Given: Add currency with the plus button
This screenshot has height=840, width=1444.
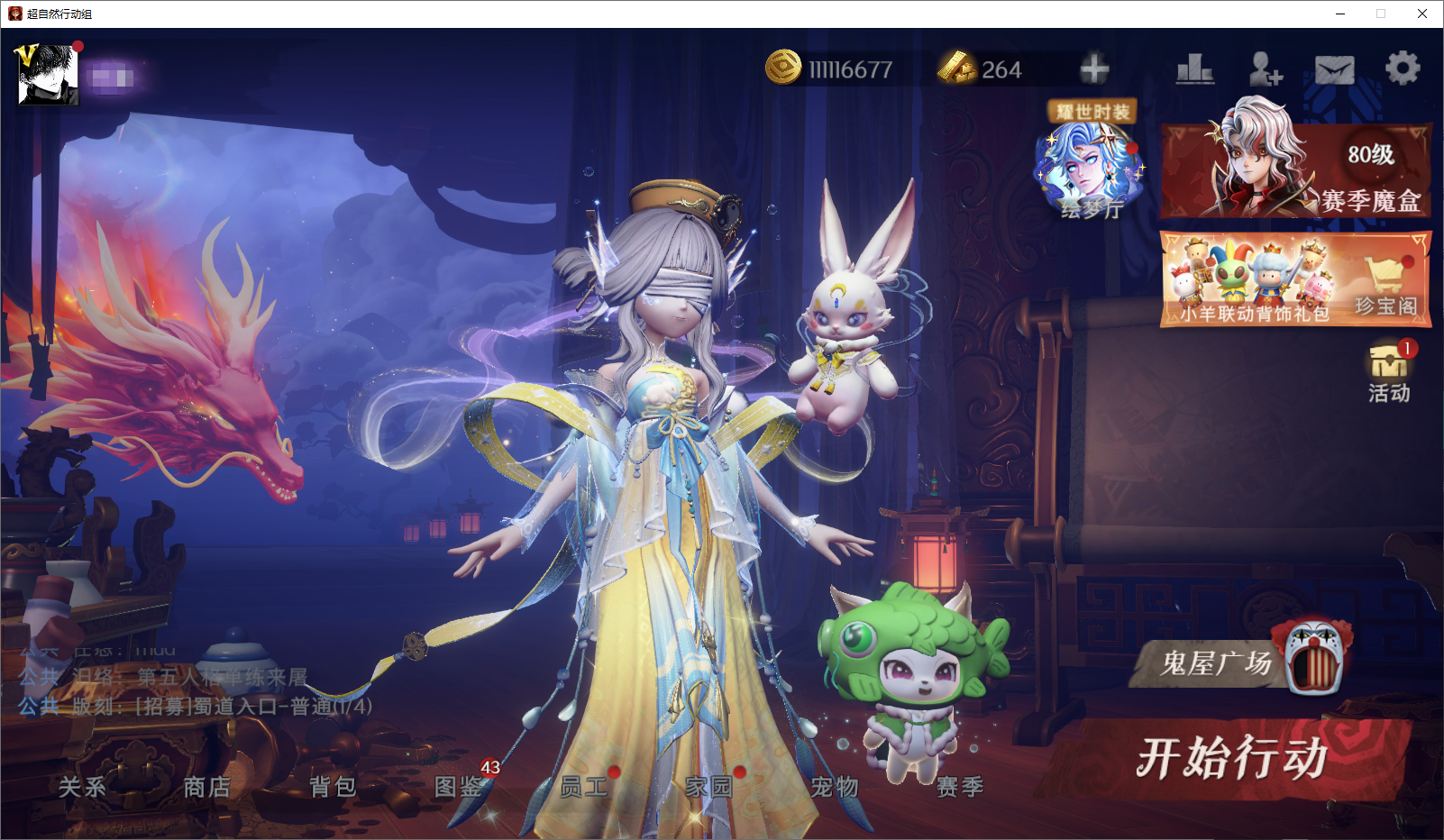Looking at the screenshot, I should click(x=1094, y=69).
